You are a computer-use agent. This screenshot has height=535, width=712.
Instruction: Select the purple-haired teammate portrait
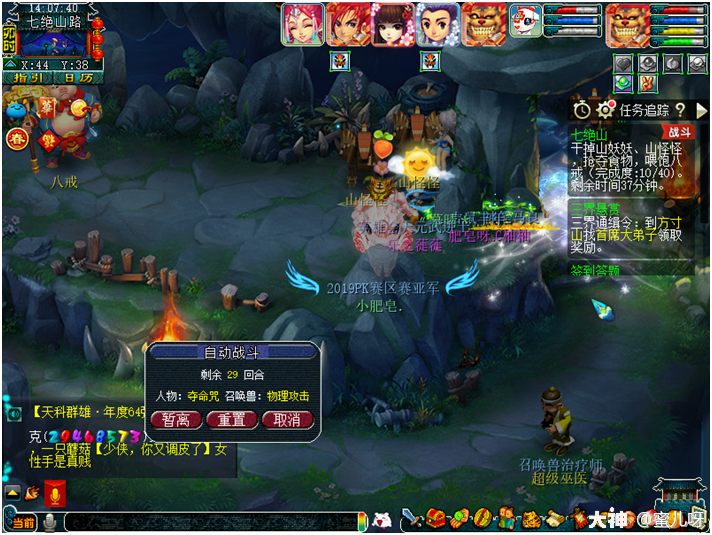[x=437, y=24]
